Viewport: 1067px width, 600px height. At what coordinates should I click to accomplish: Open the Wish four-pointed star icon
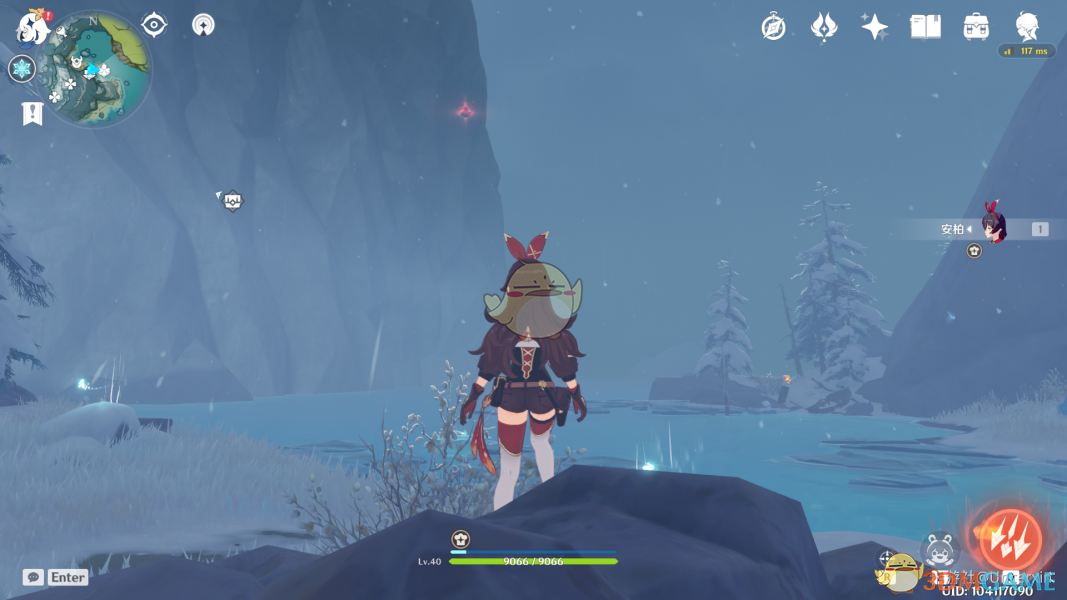(874, 27)
